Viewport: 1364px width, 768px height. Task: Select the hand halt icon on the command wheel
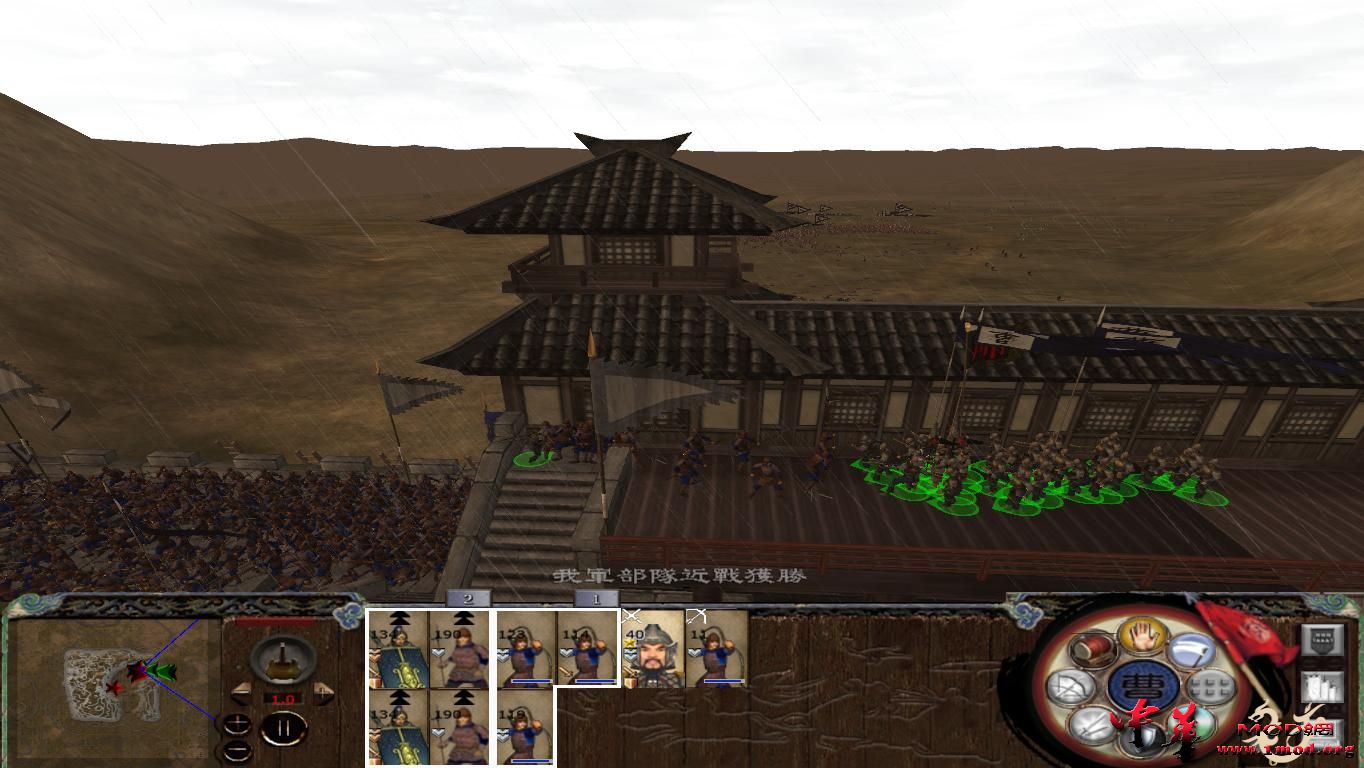click(1142, 634)
